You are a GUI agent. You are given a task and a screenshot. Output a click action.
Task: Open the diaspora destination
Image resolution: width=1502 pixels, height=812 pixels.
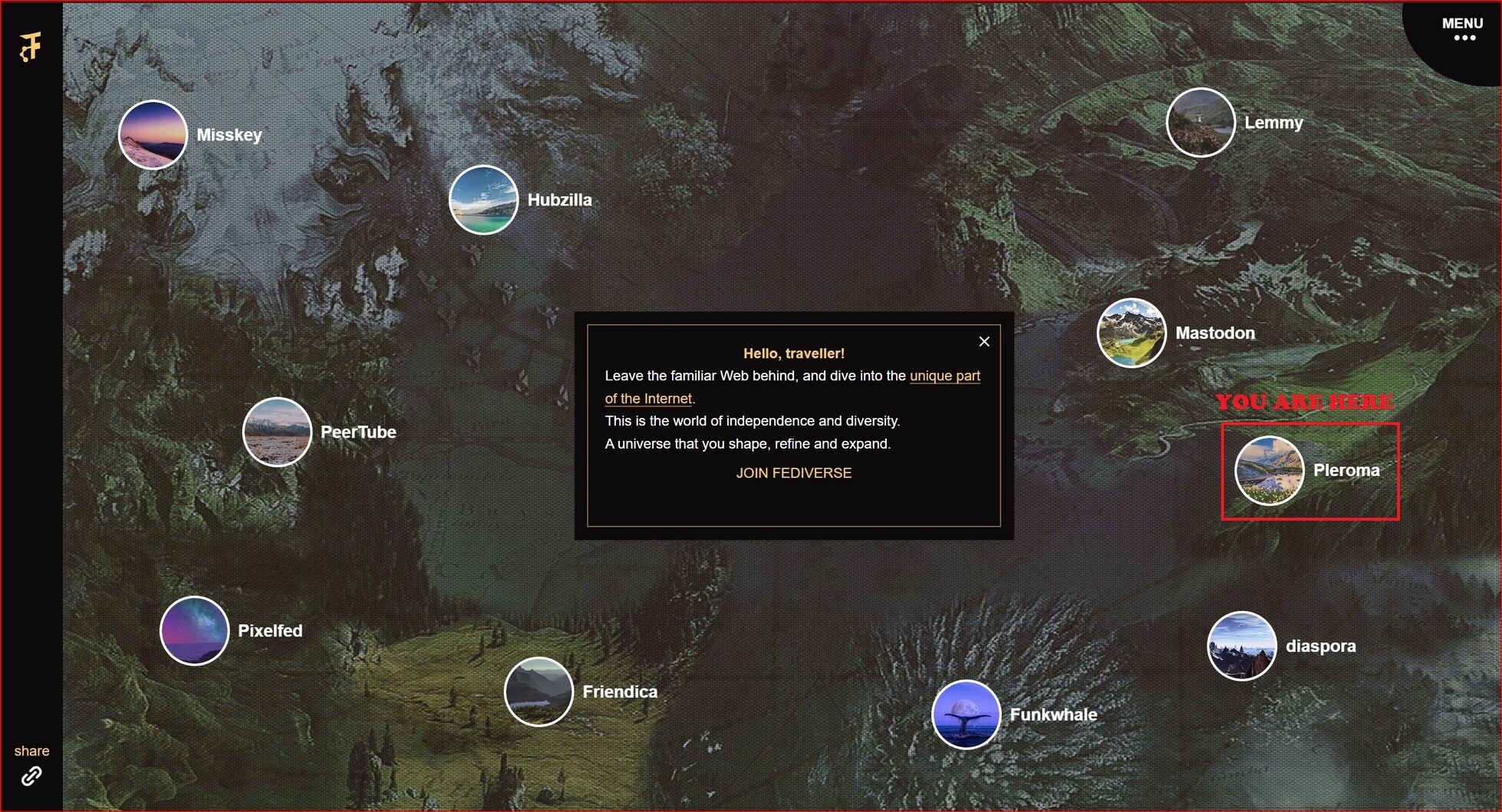tap(1241, 646)
